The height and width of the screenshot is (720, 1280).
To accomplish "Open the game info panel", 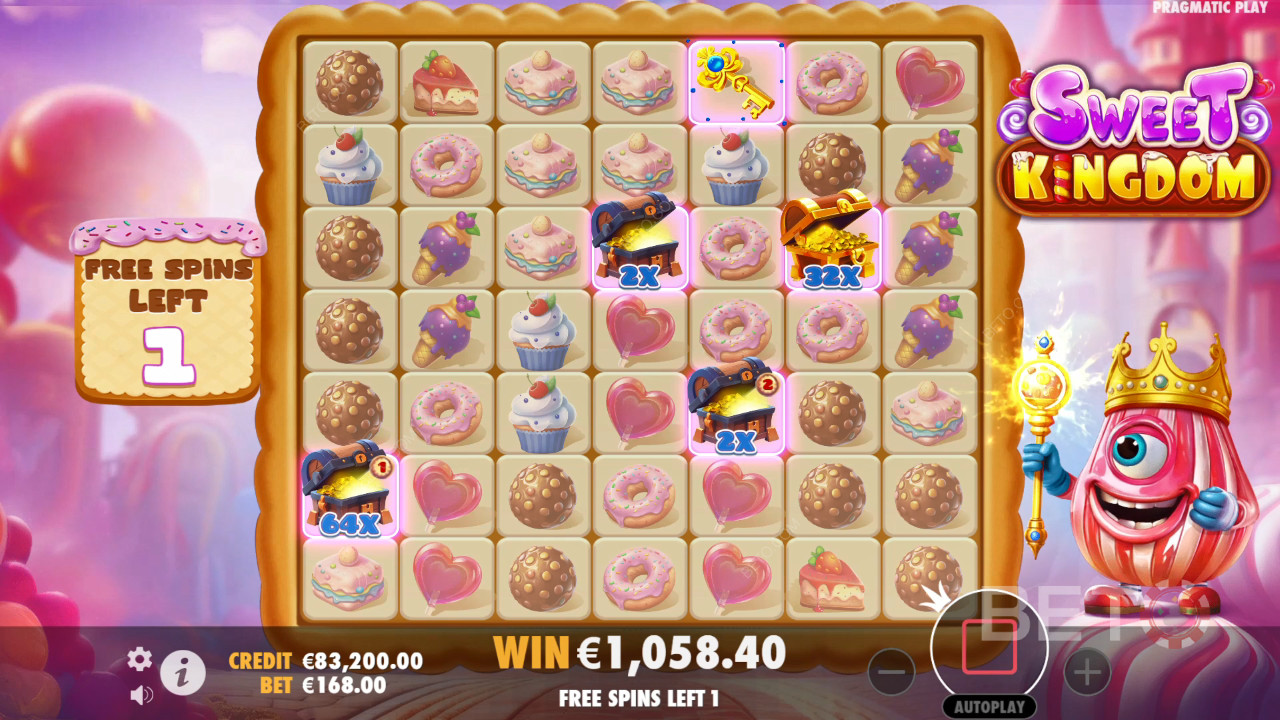I will pos(183,674).
